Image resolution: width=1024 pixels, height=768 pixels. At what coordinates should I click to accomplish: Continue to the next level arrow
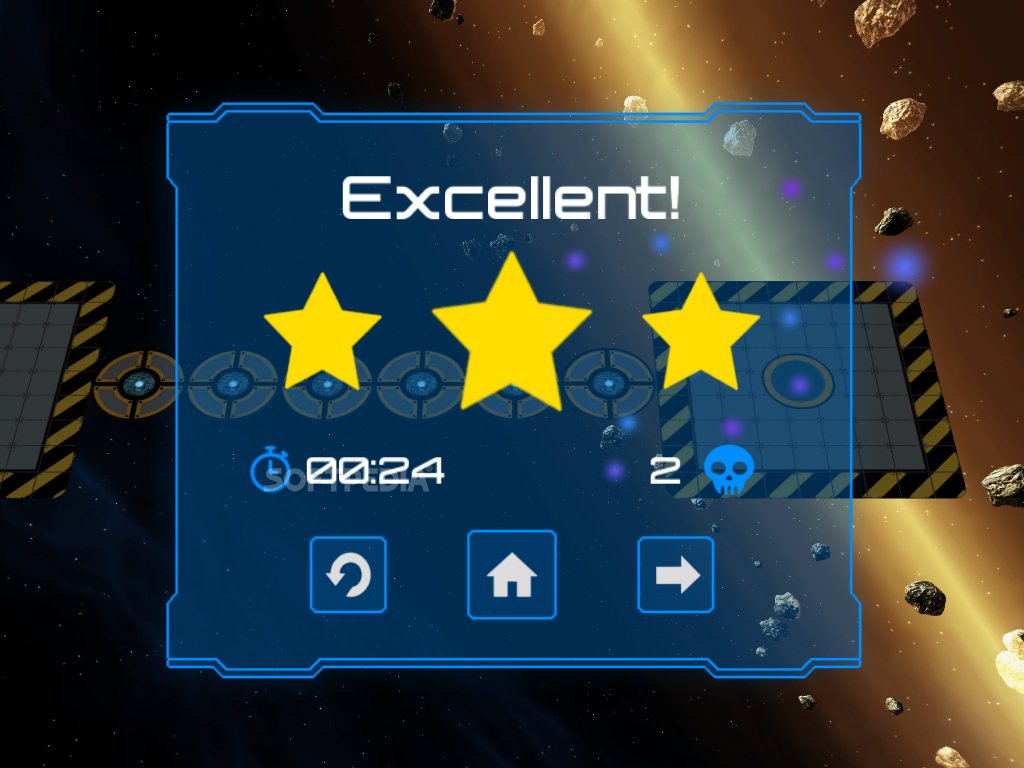tap(676, 575)
